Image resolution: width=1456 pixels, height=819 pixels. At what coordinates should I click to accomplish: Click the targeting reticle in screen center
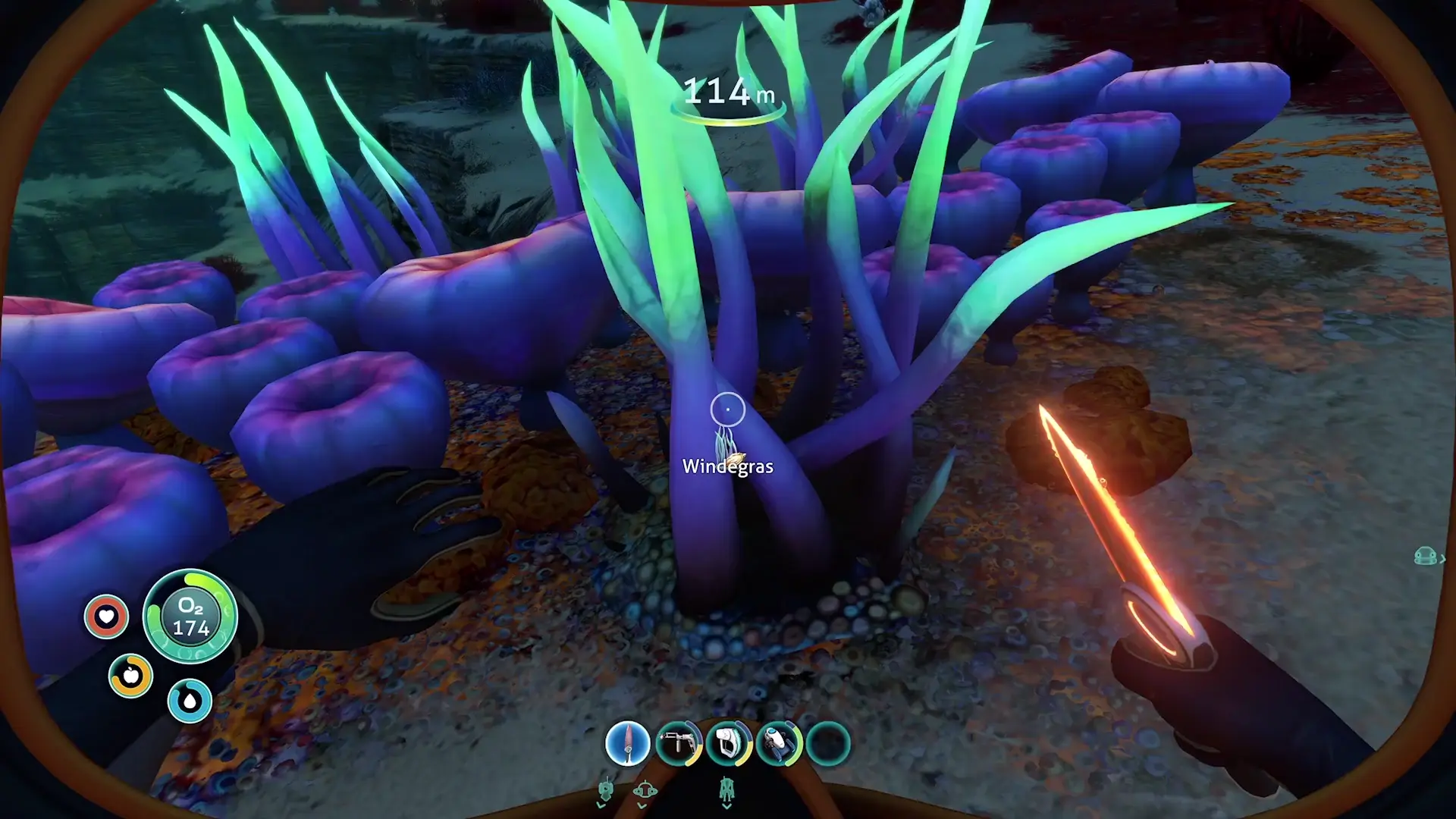(x=728, y=408)
